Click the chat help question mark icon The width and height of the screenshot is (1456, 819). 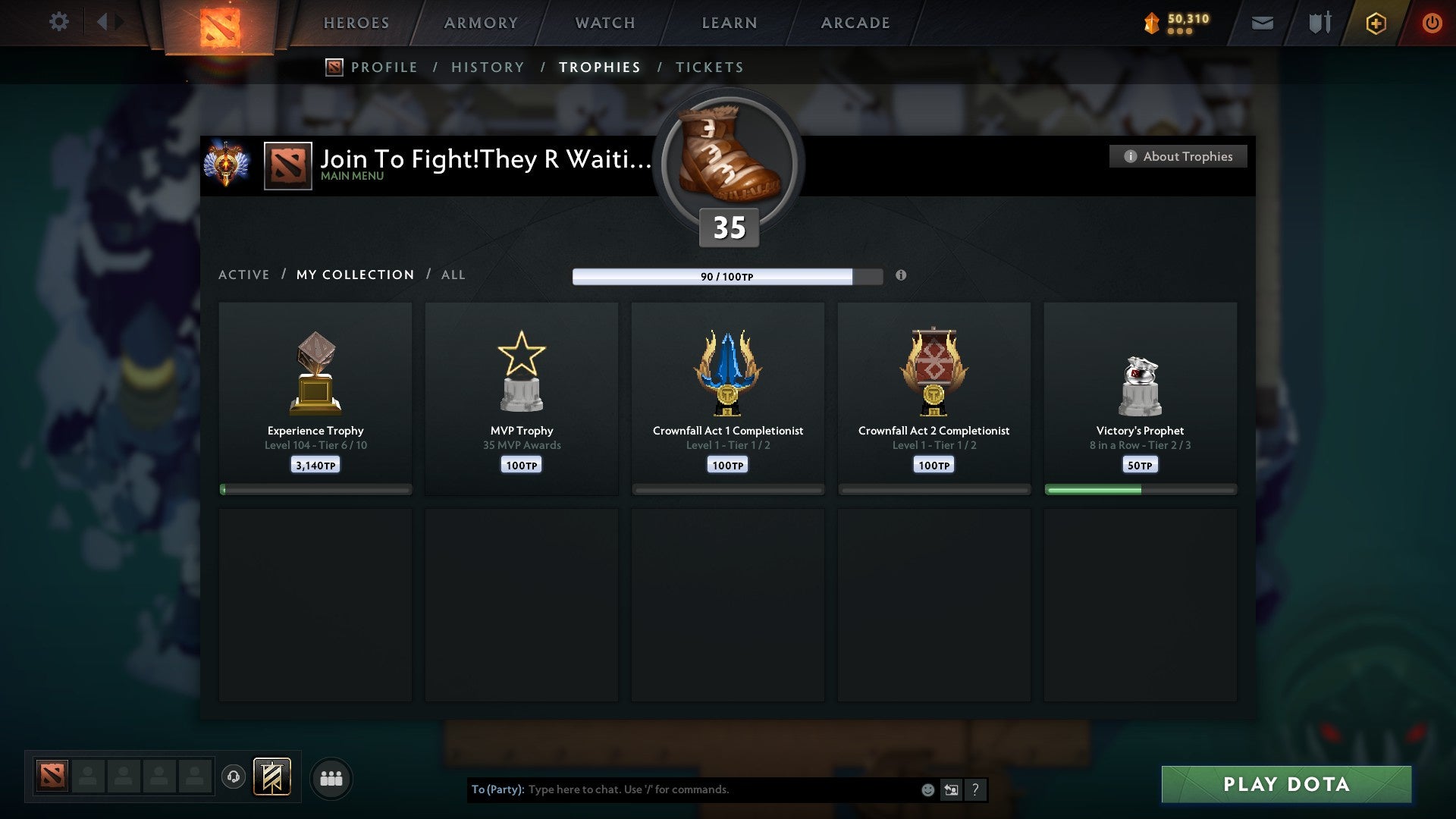click(976, 789)
